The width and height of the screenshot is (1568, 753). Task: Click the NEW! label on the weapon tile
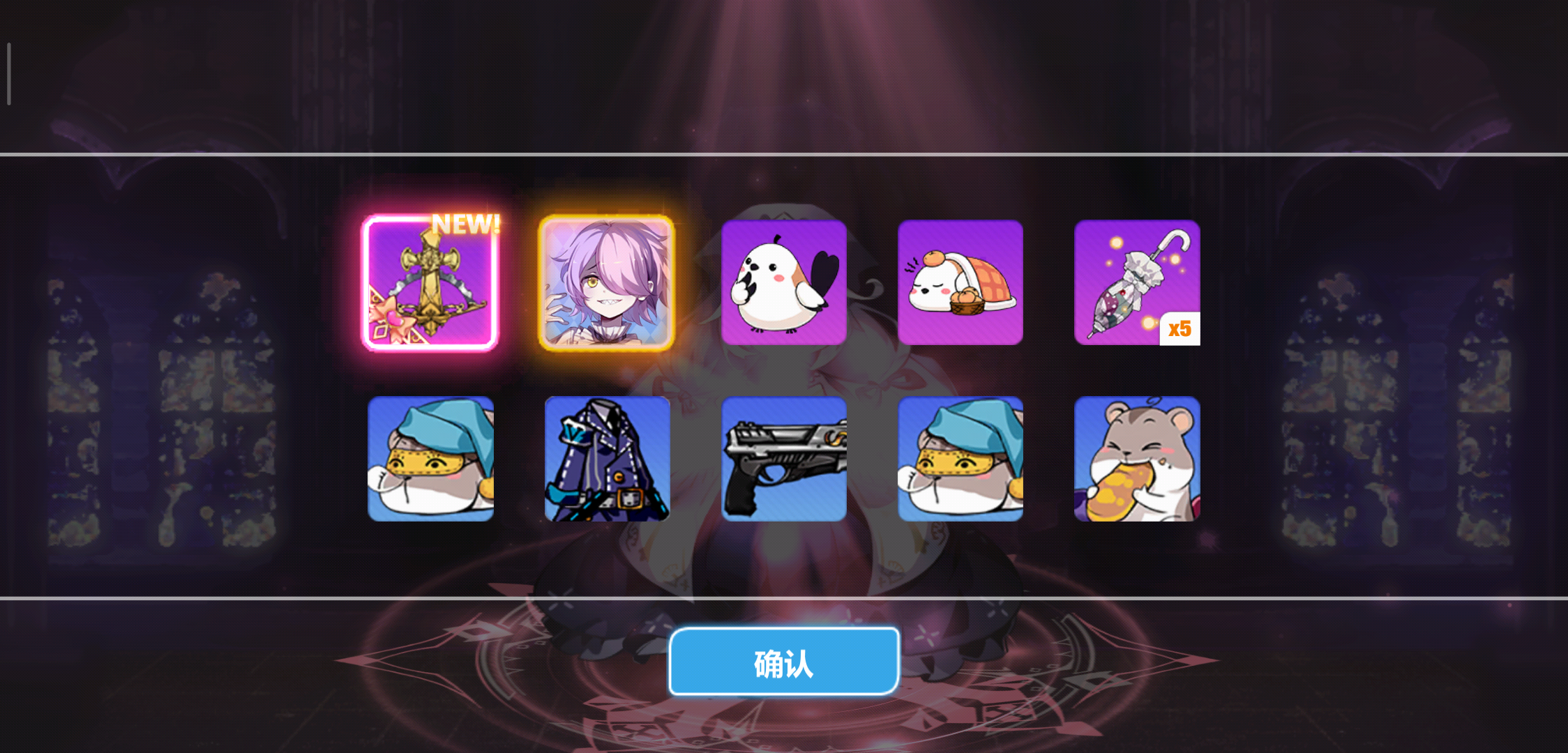(464, 225)
